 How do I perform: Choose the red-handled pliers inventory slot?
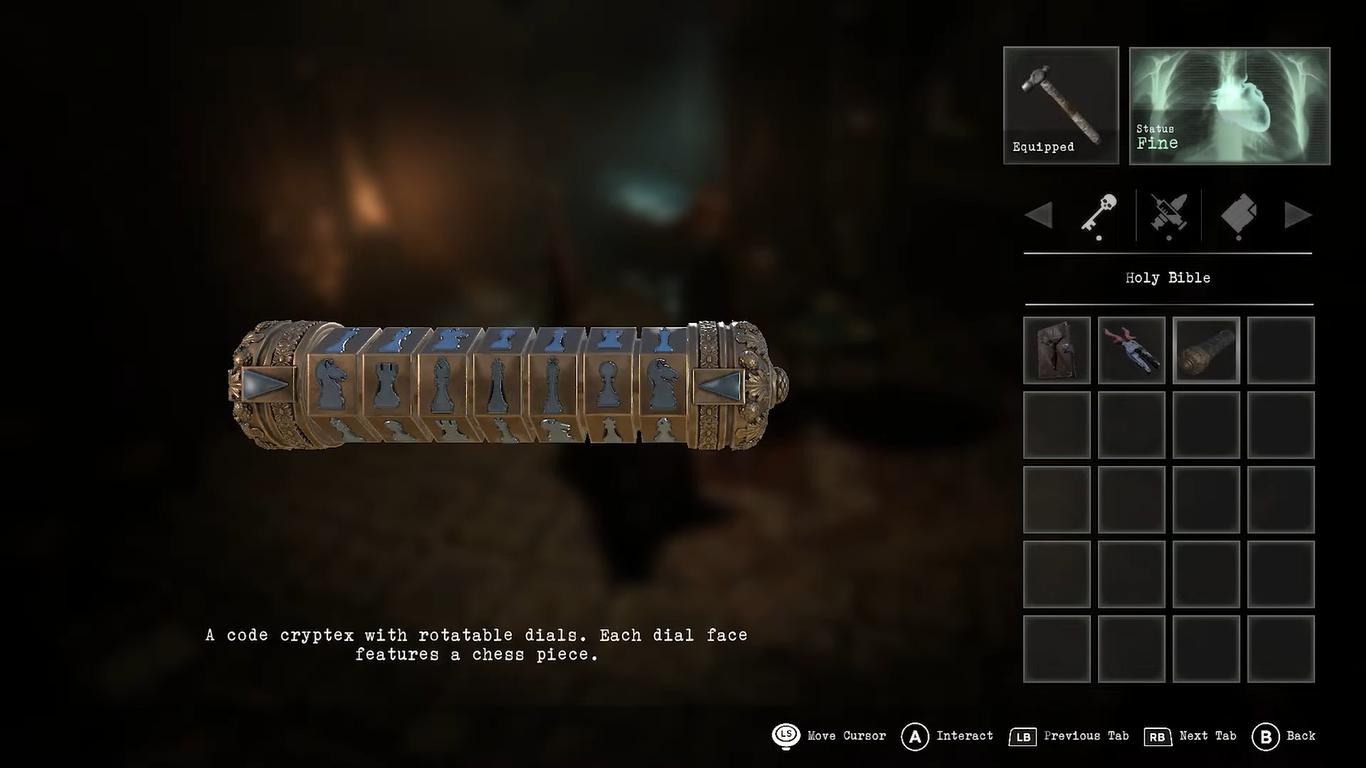(1131, 350)
